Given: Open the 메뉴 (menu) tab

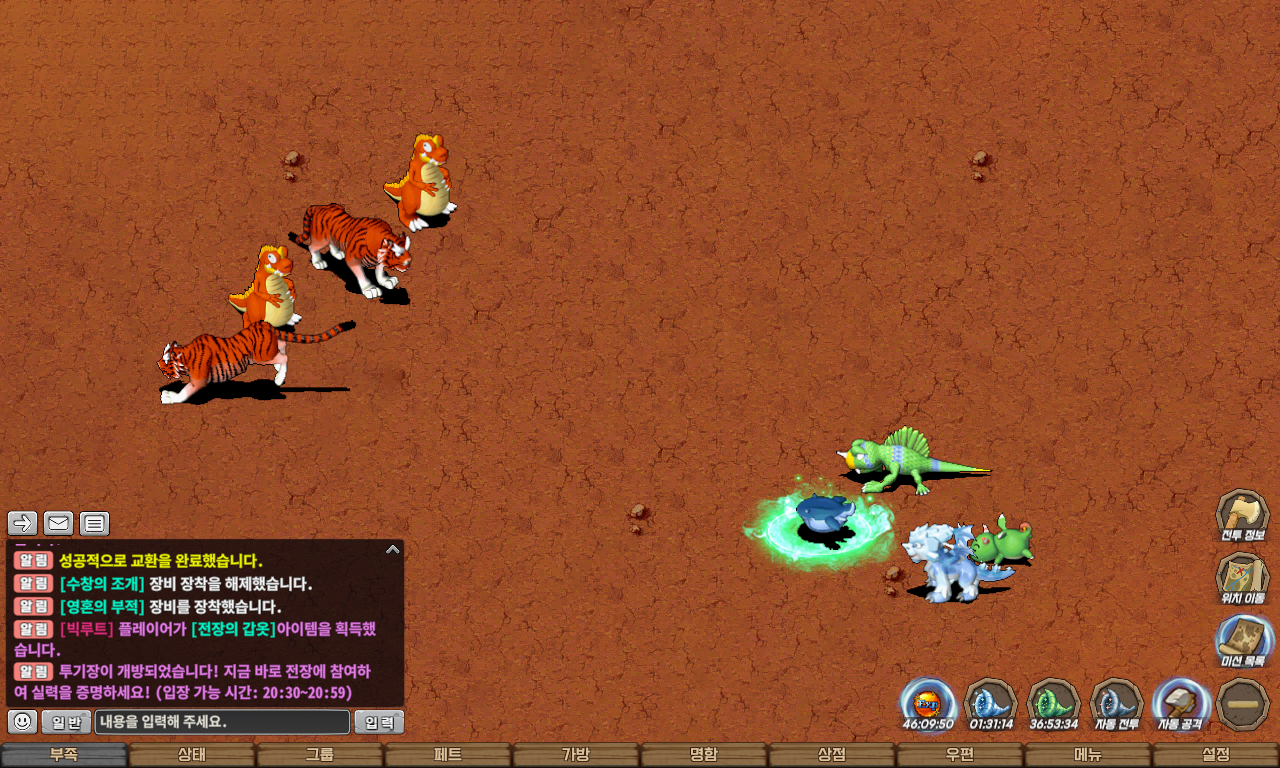Looking at the screenshot, I should click(1088, 755).
